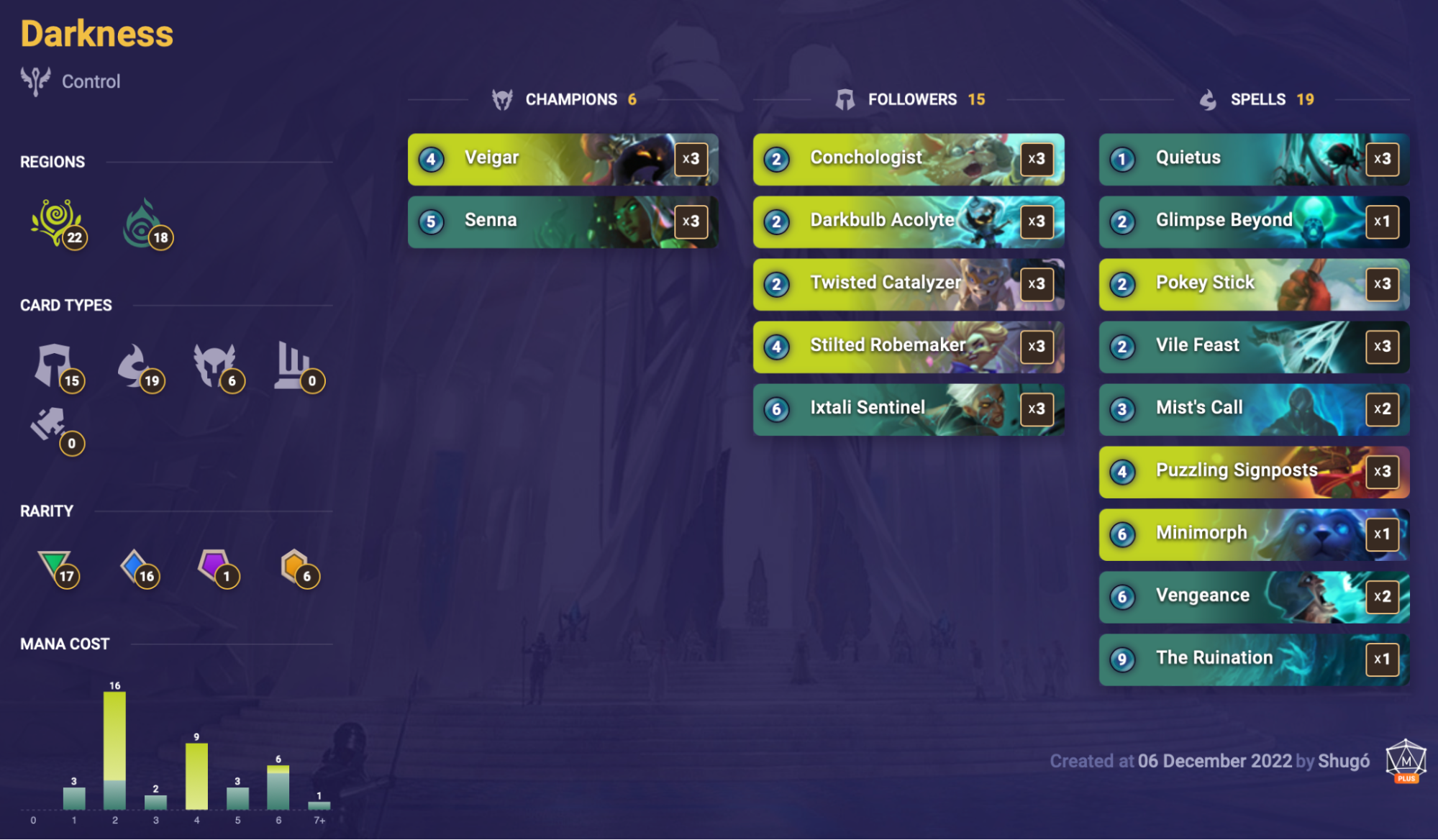This screenshot has width=1438, height=840.
Task: Click the Twisted Catalyzer follower card
Action: 908,284
